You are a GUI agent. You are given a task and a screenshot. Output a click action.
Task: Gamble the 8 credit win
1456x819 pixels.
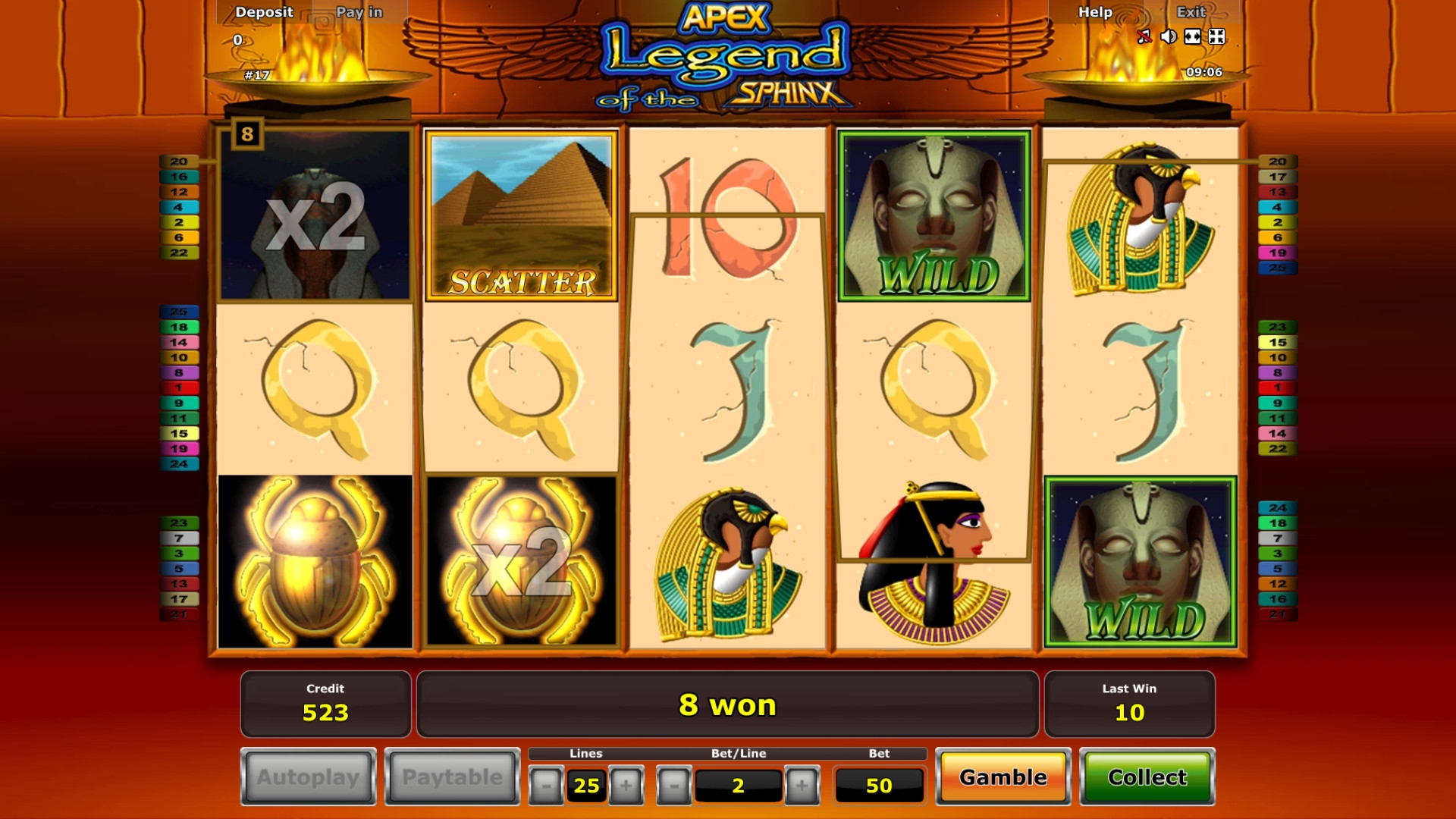click(x=1003, y=777)
